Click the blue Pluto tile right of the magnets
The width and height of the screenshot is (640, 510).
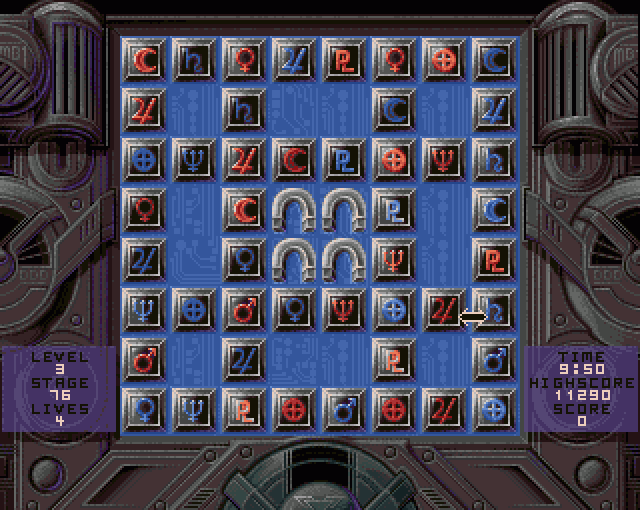click(x=393, y=210)
